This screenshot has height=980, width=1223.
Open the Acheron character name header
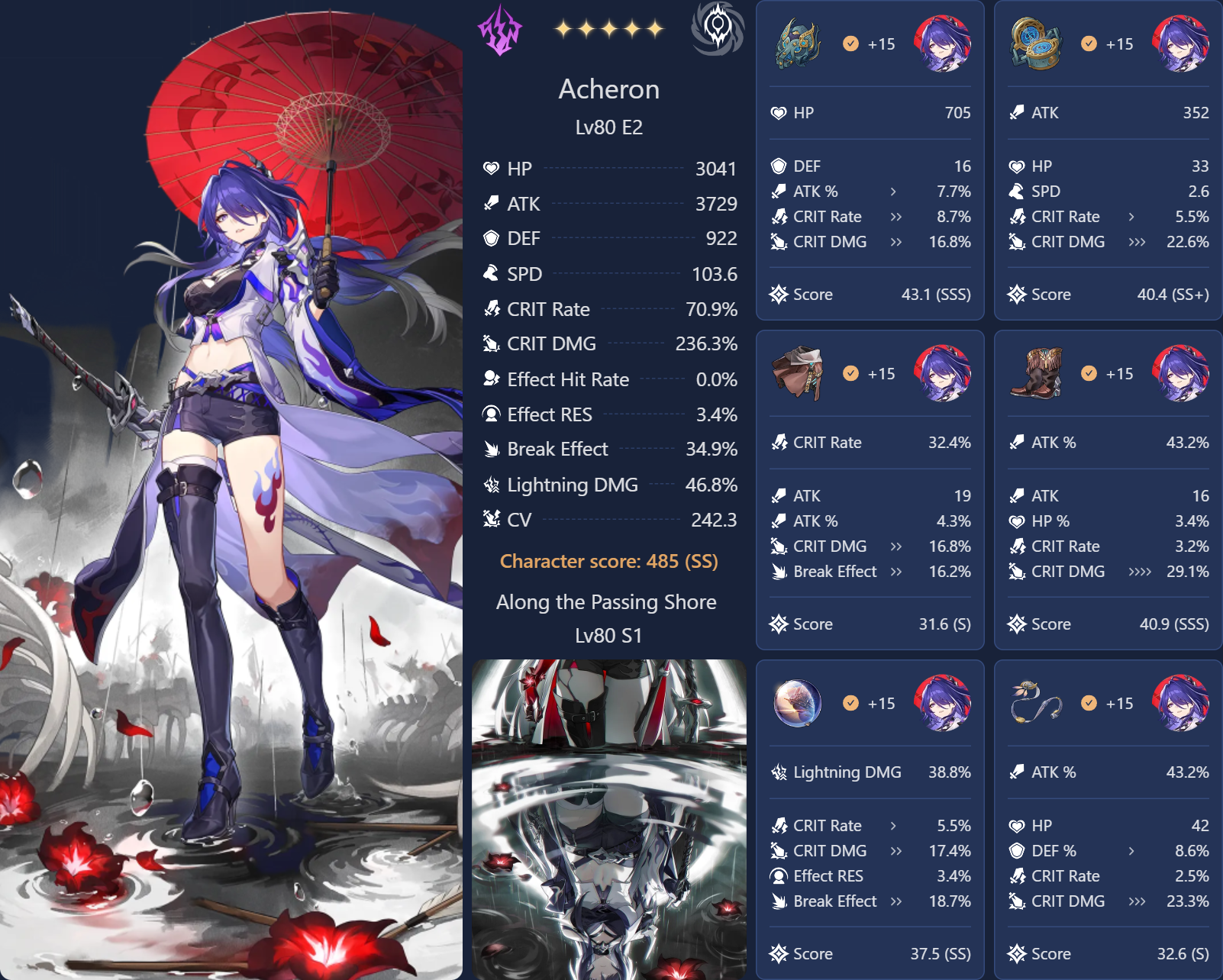608,89
